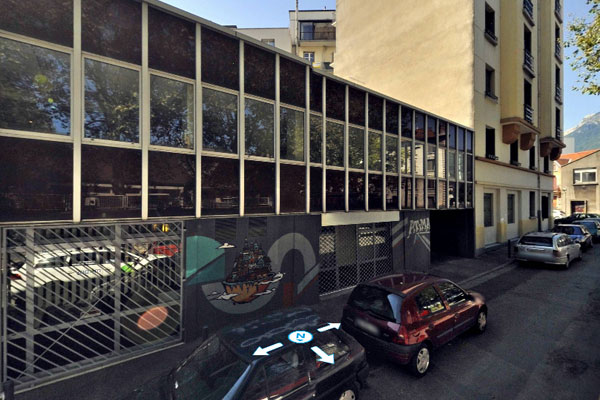
Task: Go along the arrow pointing down-right
Action: tap(322, 354)
